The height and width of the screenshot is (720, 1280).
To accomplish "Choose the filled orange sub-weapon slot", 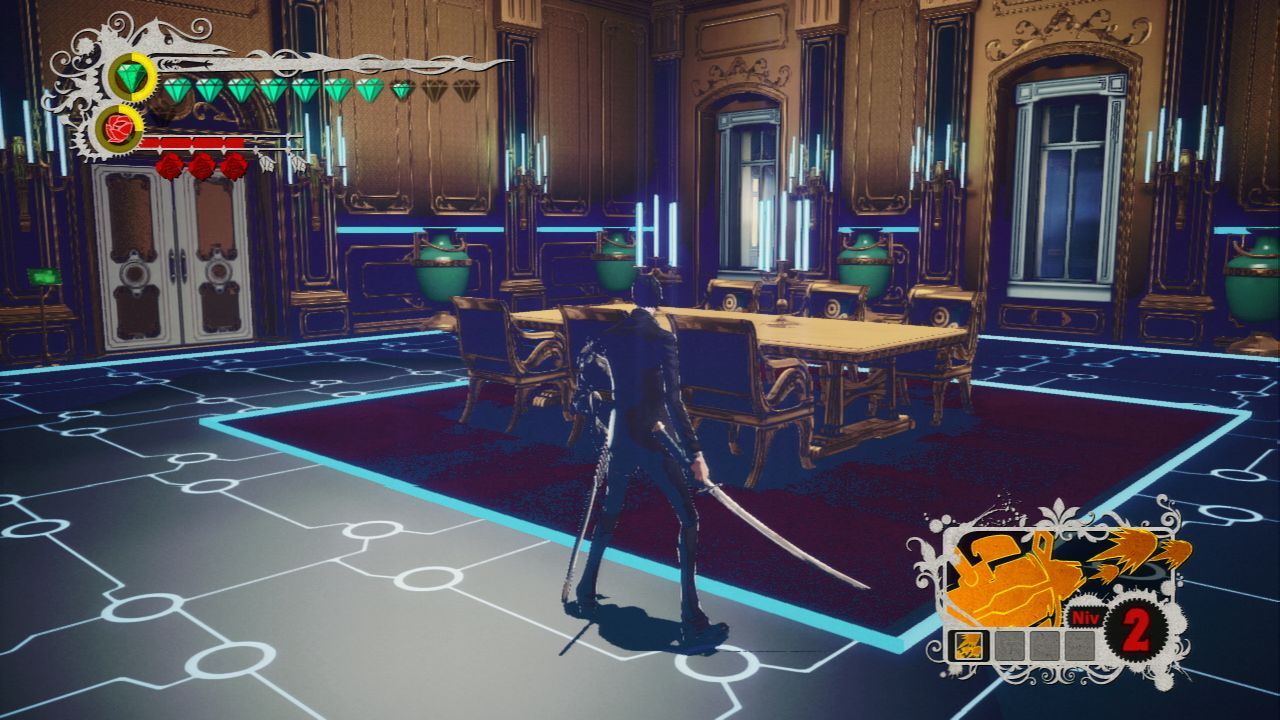I will click(968, 645).
